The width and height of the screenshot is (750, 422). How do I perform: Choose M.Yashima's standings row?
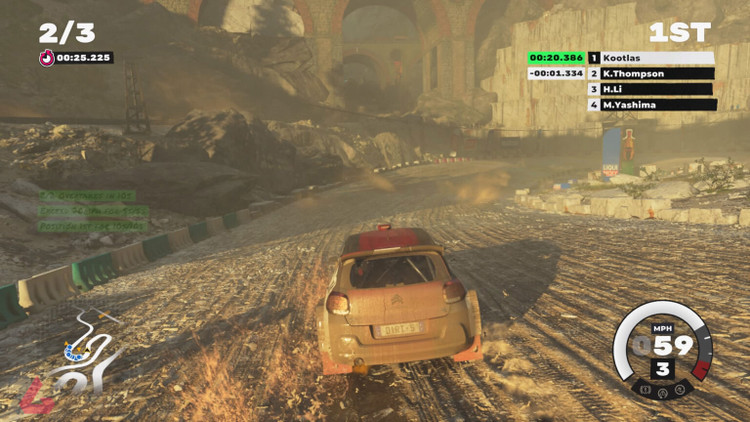[650, 104]
